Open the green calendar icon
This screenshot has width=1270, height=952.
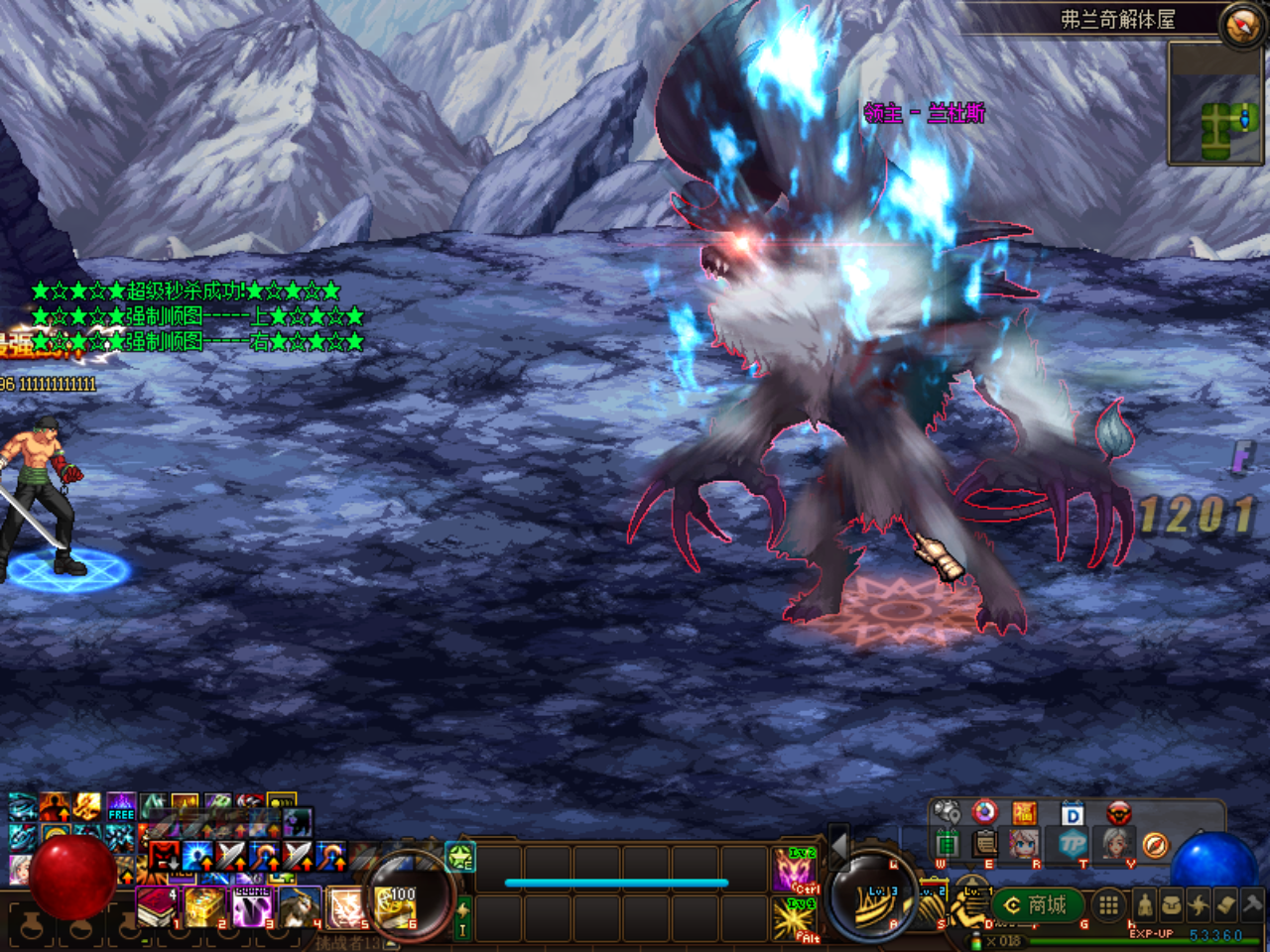[948, 845]
